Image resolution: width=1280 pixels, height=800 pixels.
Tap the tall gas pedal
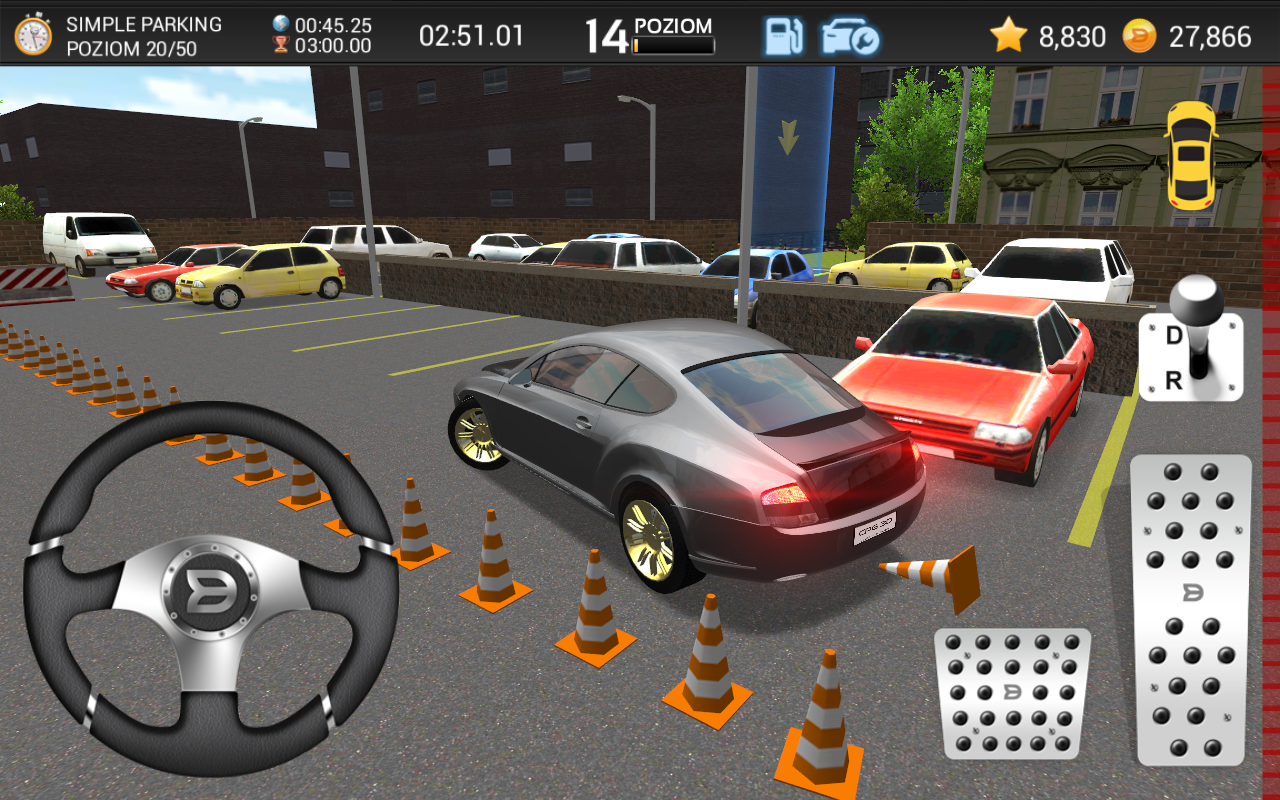click(1190, 610)
